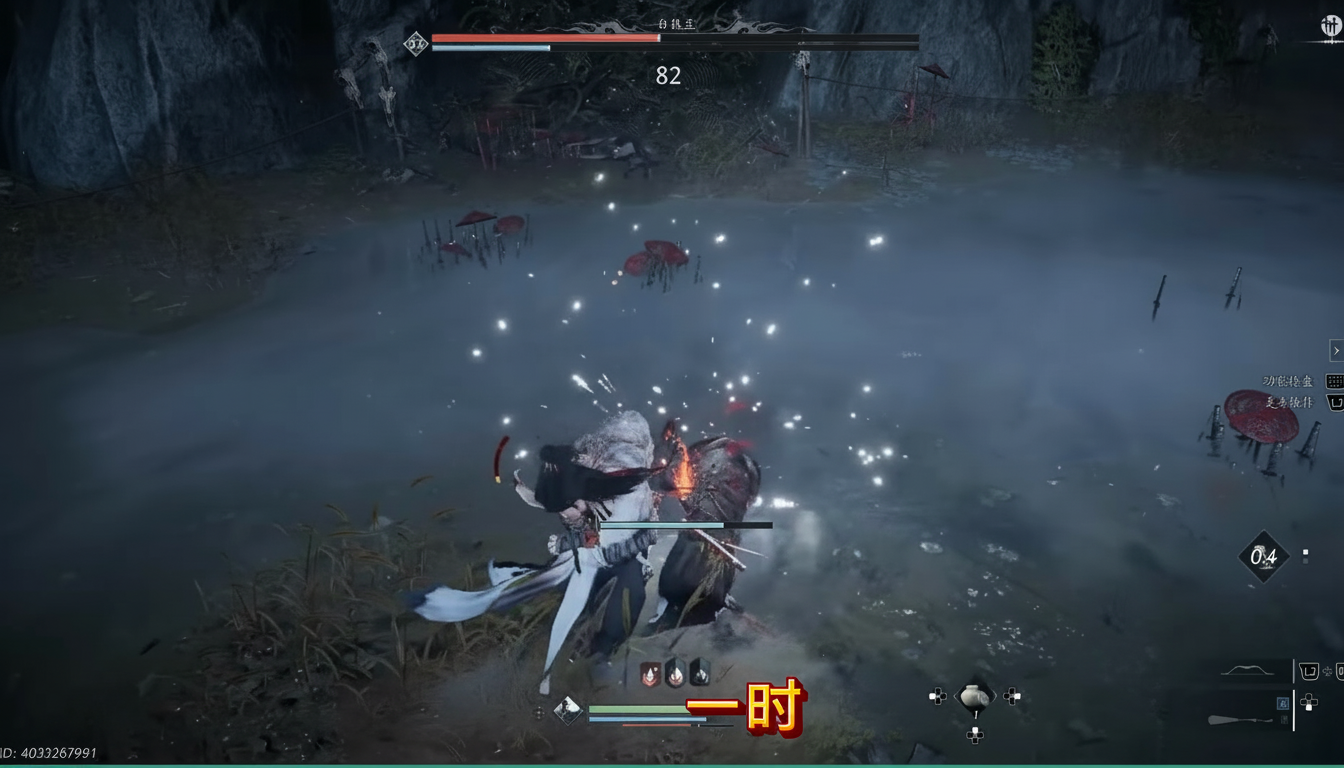Image resolution: width=1344 pixels, height=768 pixels.
Task: Click the 更多操作 gamepad prompt icon
Action: (1334, 404)
